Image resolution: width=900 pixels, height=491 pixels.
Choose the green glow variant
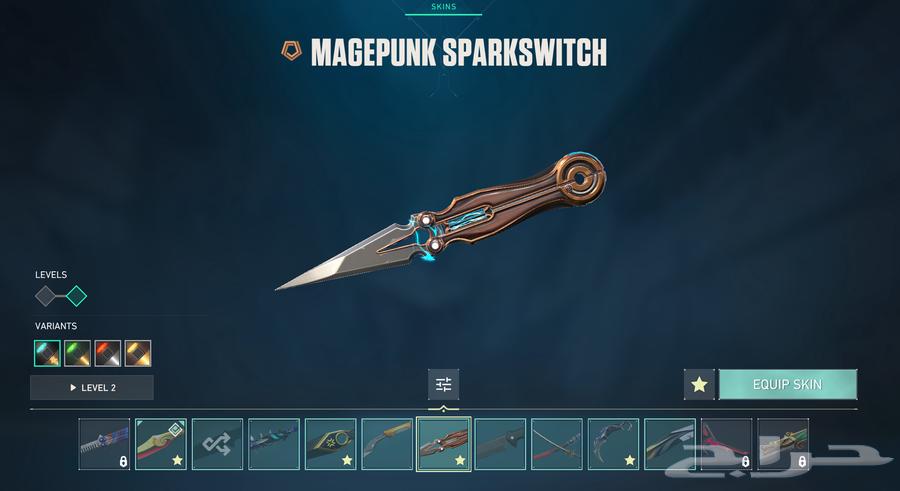tap(77, 353)
